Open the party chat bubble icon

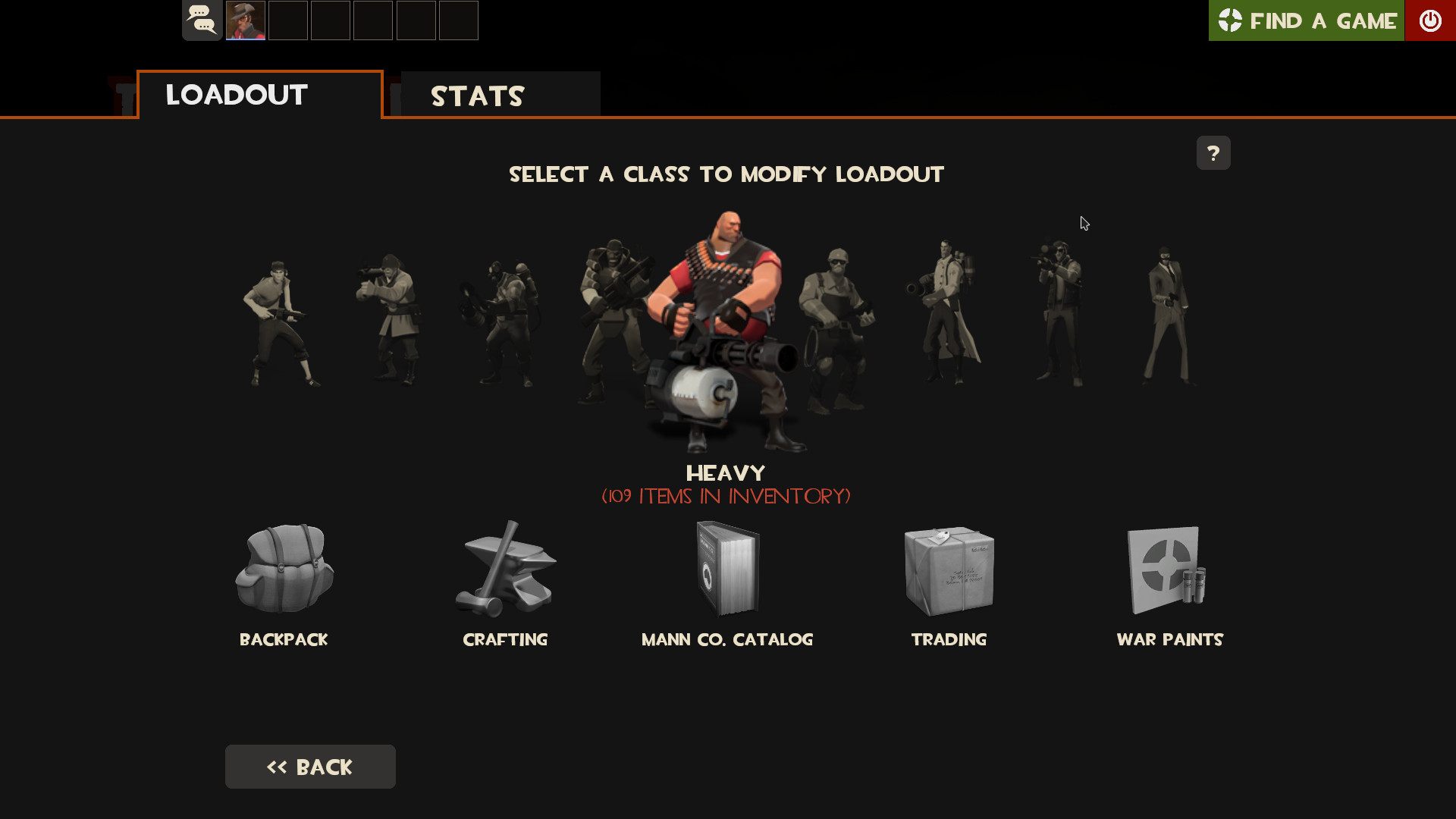click(x=202, y=20)
